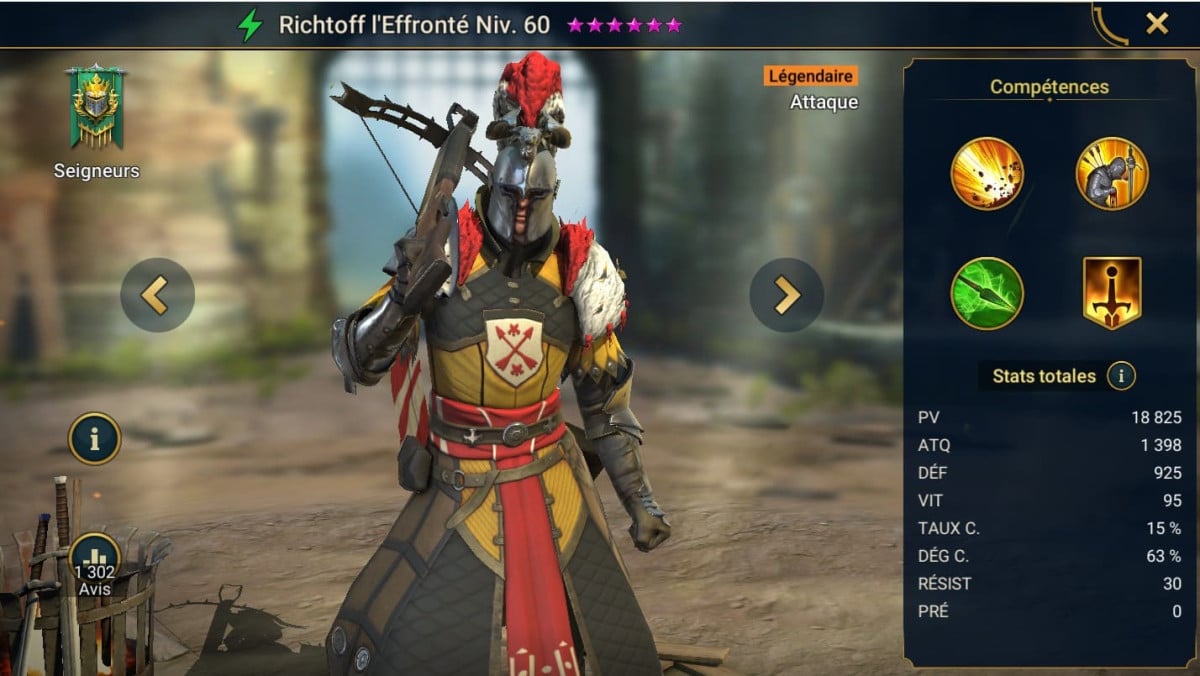1200x676 pixels.
Task: Click the Seigneurs faction banner
Action: [x=95, y=109]
